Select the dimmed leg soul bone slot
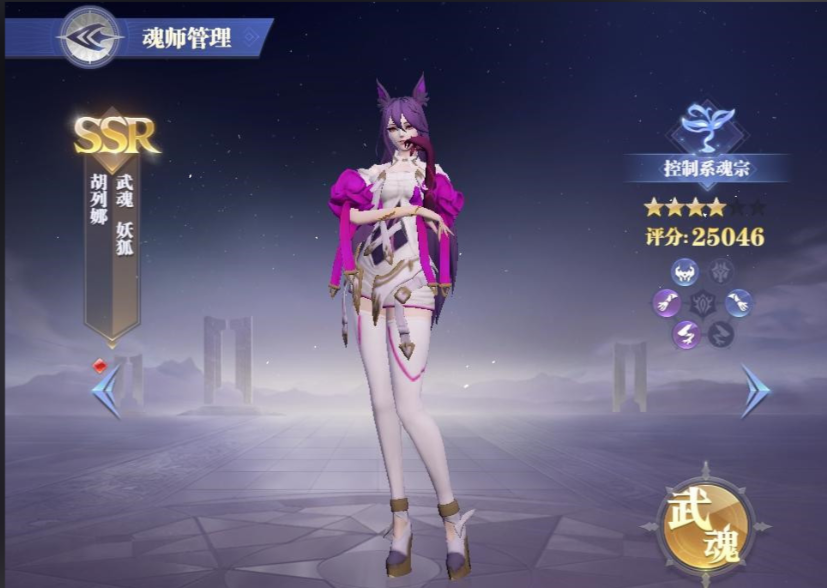Screen dimensions: 827x588 pyautogui.click(x=721, y=334)
